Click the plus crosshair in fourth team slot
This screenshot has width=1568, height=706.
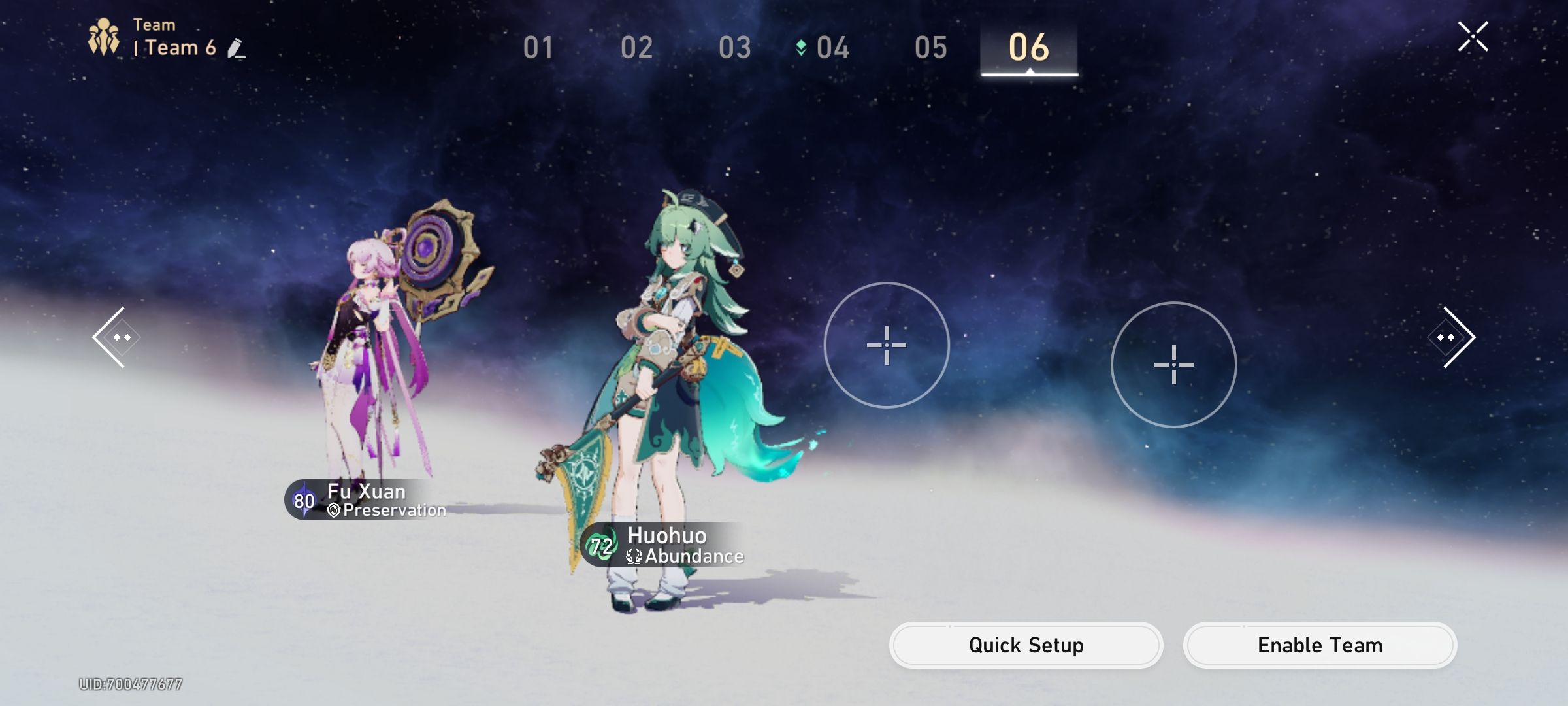(1174, 366)
